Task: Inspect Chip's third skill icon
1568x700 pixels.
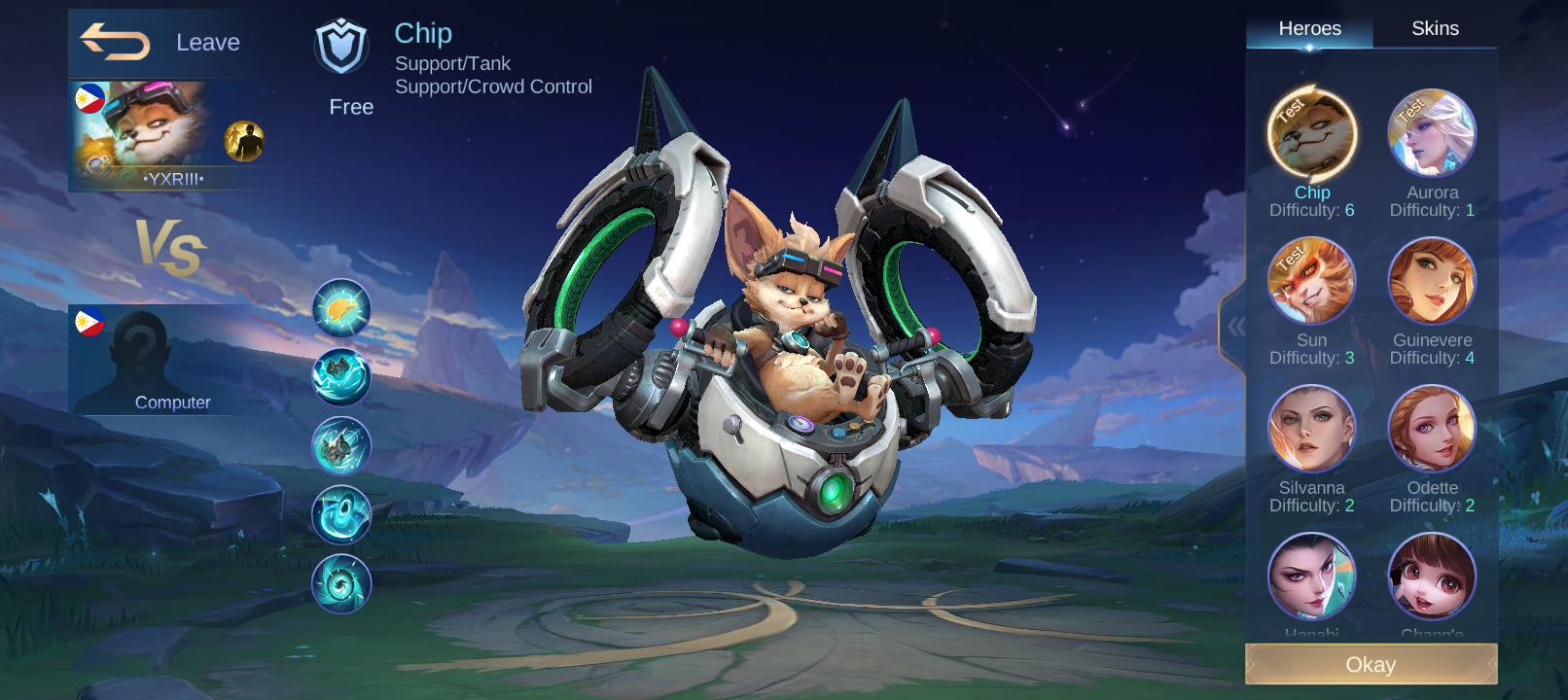Action: point(341,445)
